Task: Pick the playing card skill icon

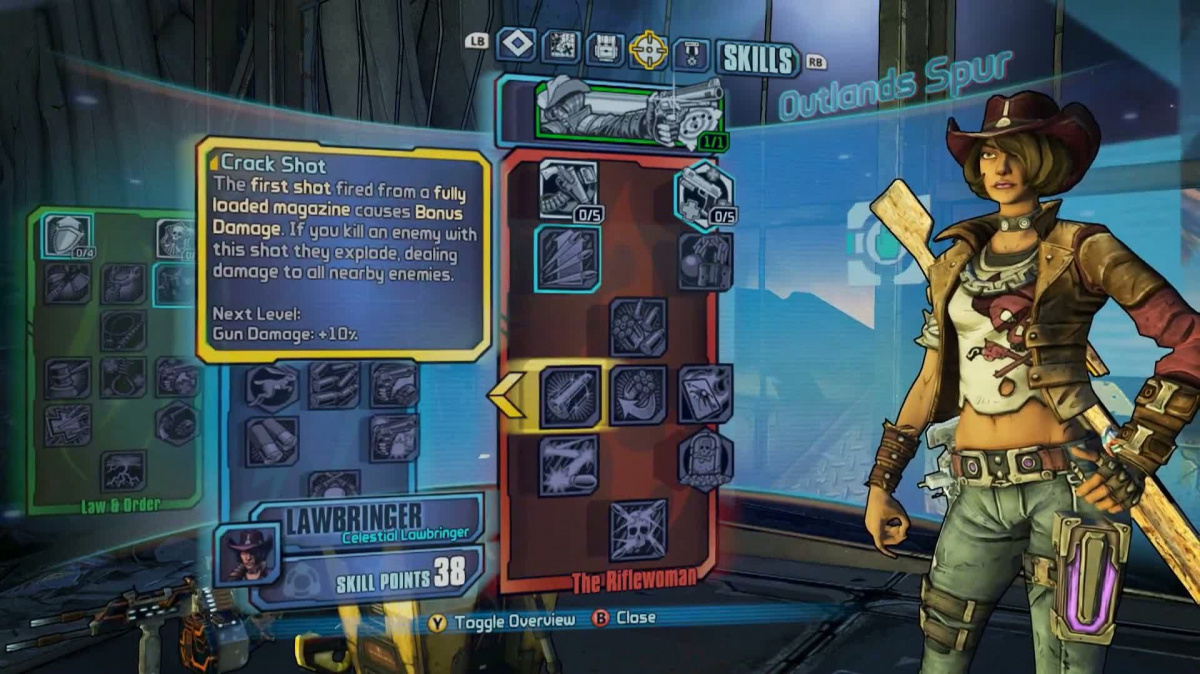Action: 705,392
